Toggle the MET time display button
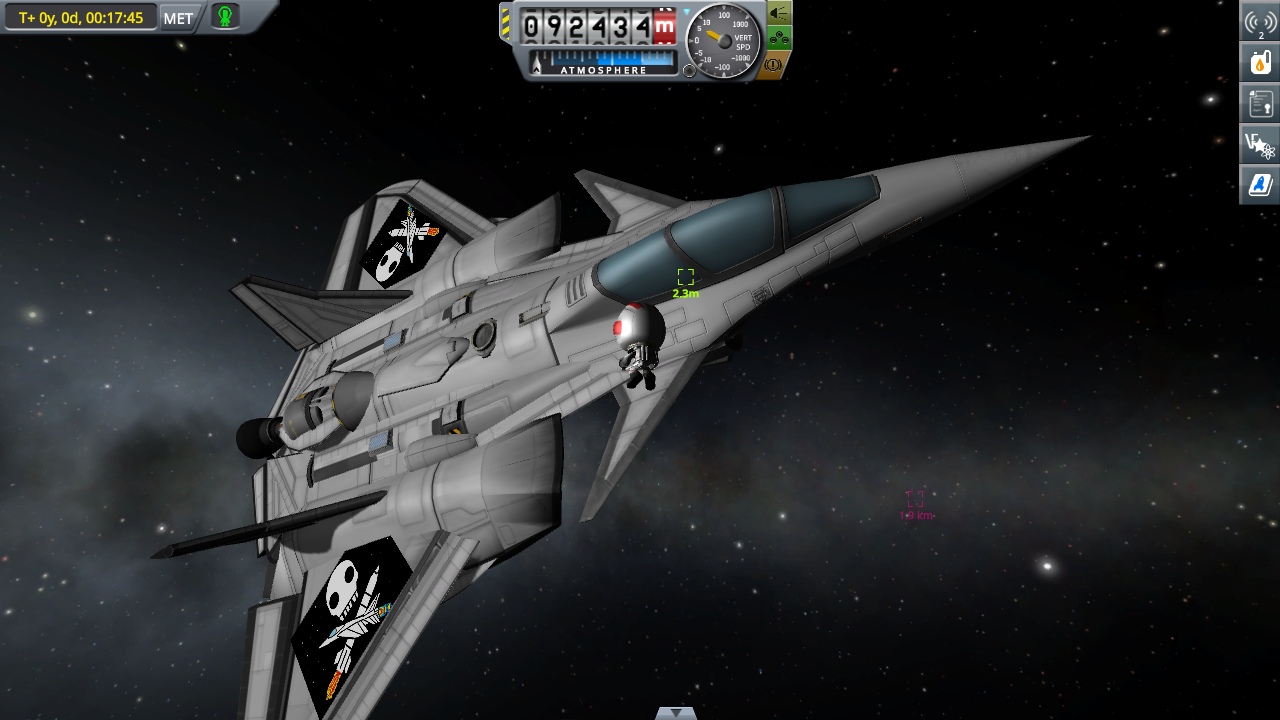This screenshot has width=1280, height=720. point(178,18)
